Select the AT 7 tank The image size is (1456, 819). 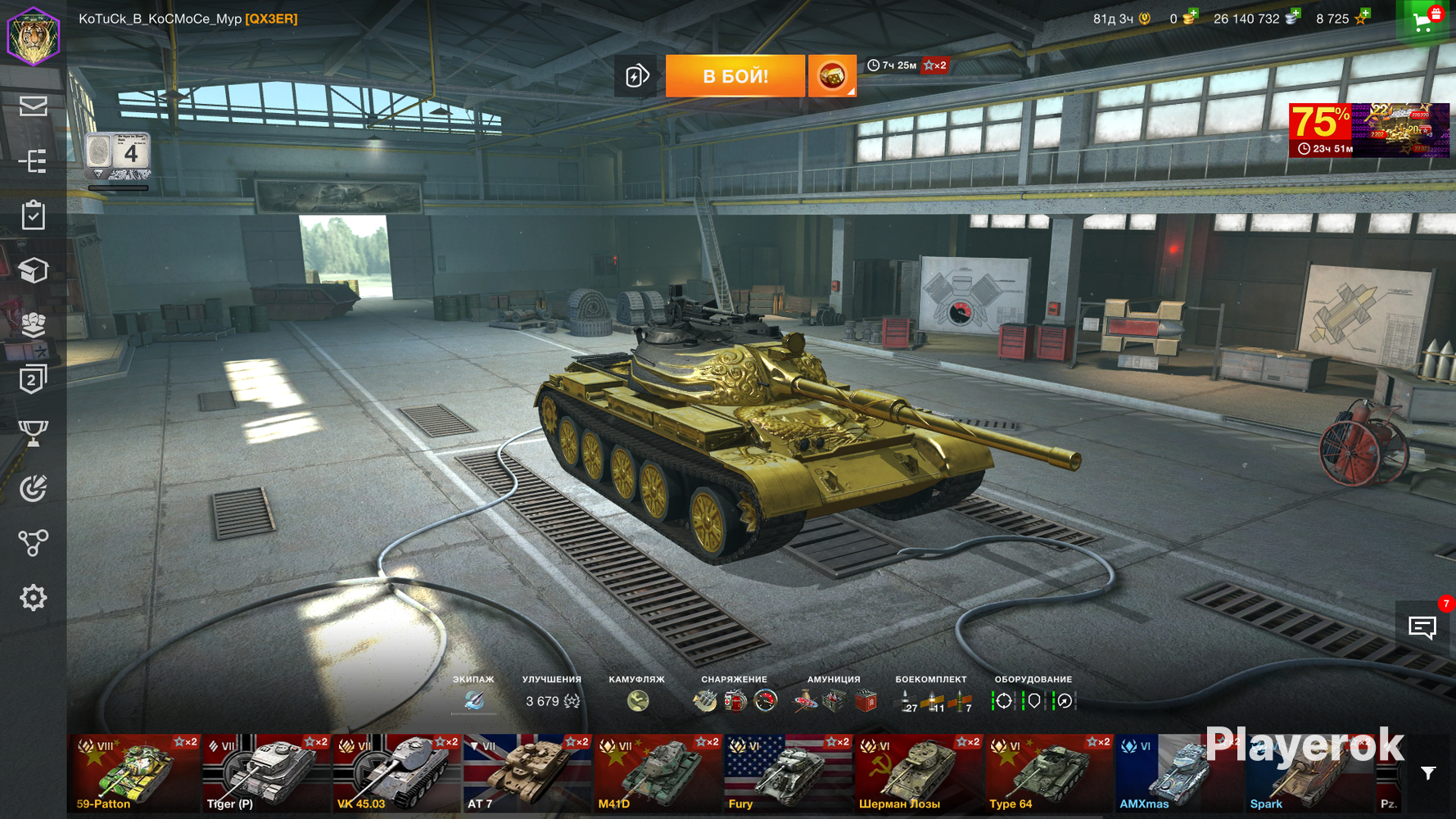coord(526,774)
